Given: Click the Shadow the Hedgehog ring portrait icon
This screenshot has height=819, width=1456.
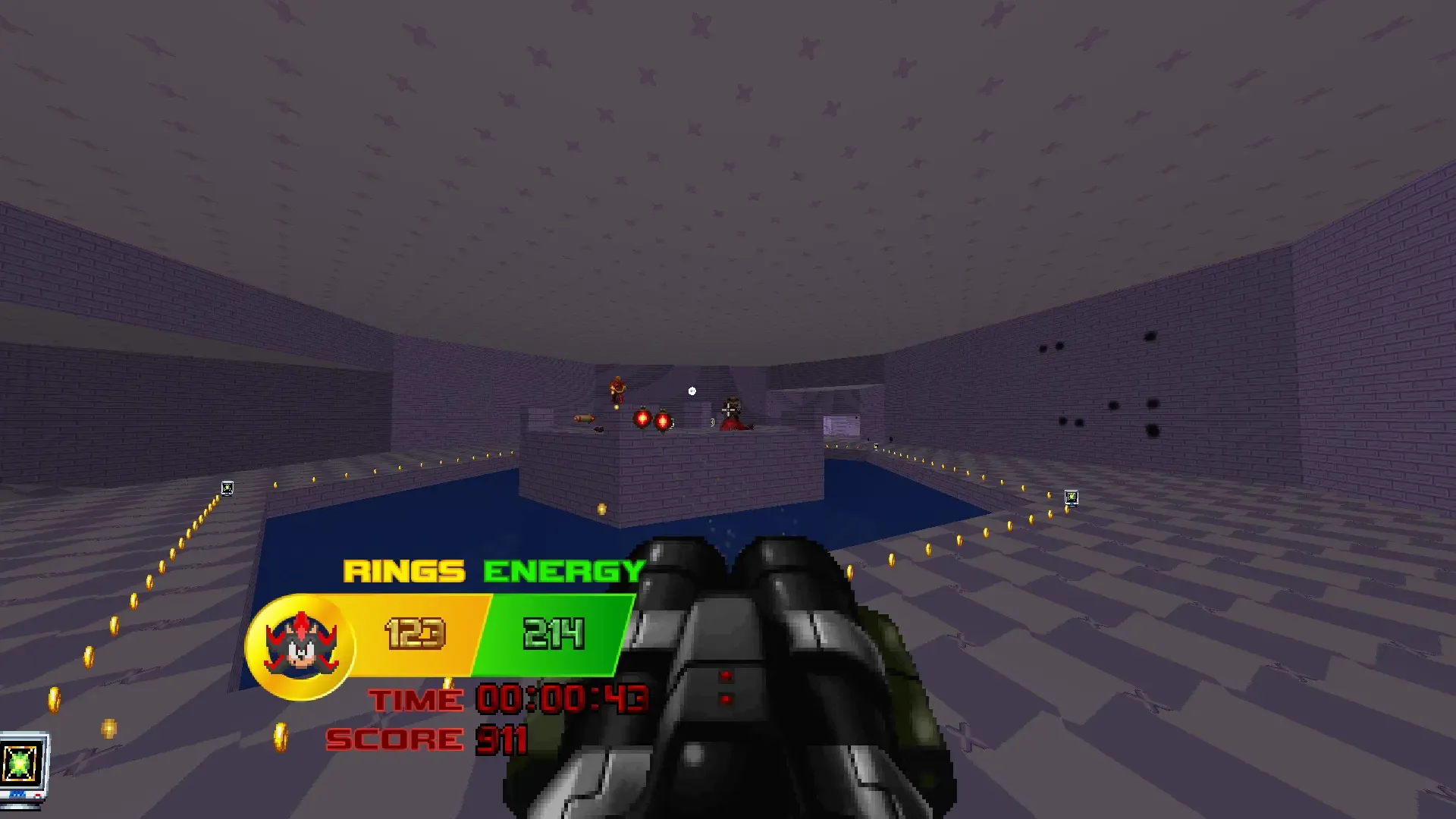Looking at the screenshot, I should pyautogui.click(x=300, y=641).
